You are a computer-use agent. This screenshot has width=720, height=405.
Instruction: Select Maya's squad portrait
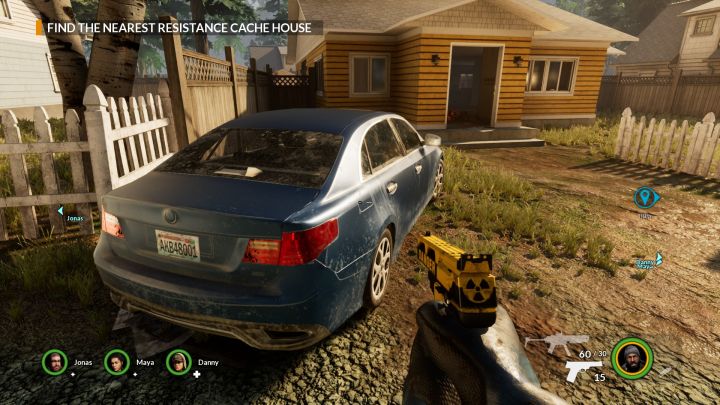coord(117,362)
